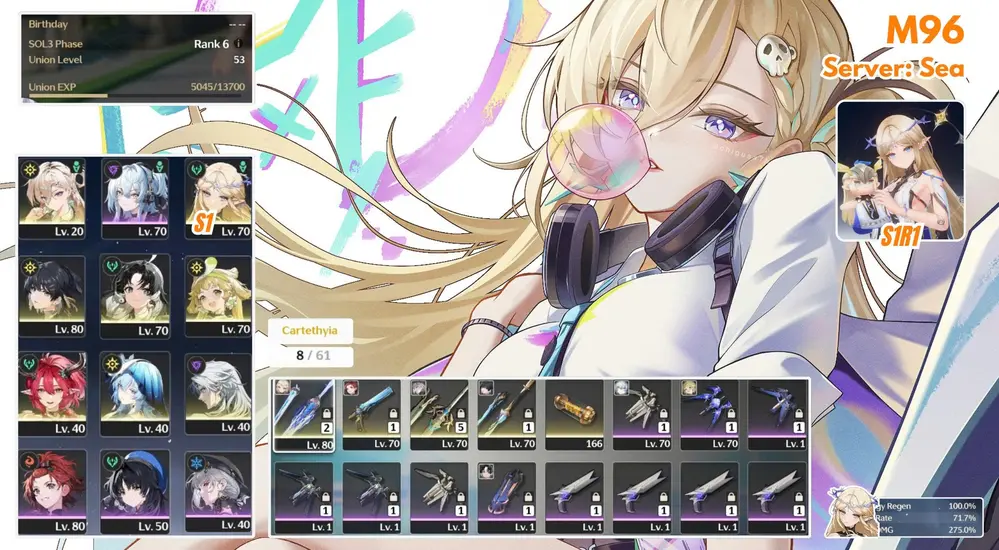Choose the Lv. 70 blue pistol weapon
Screen dimensions: 999x550
tap(371, 413)
